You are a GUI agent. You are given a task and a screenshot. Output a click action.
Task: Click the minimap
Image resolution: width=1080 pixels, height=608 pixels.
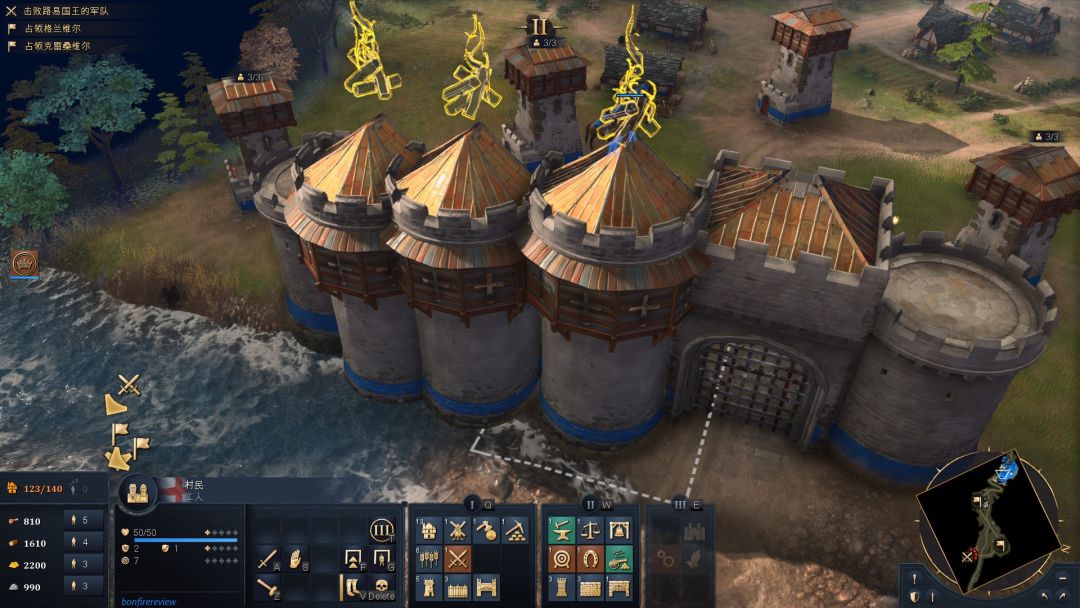click(x=991, y=520)
